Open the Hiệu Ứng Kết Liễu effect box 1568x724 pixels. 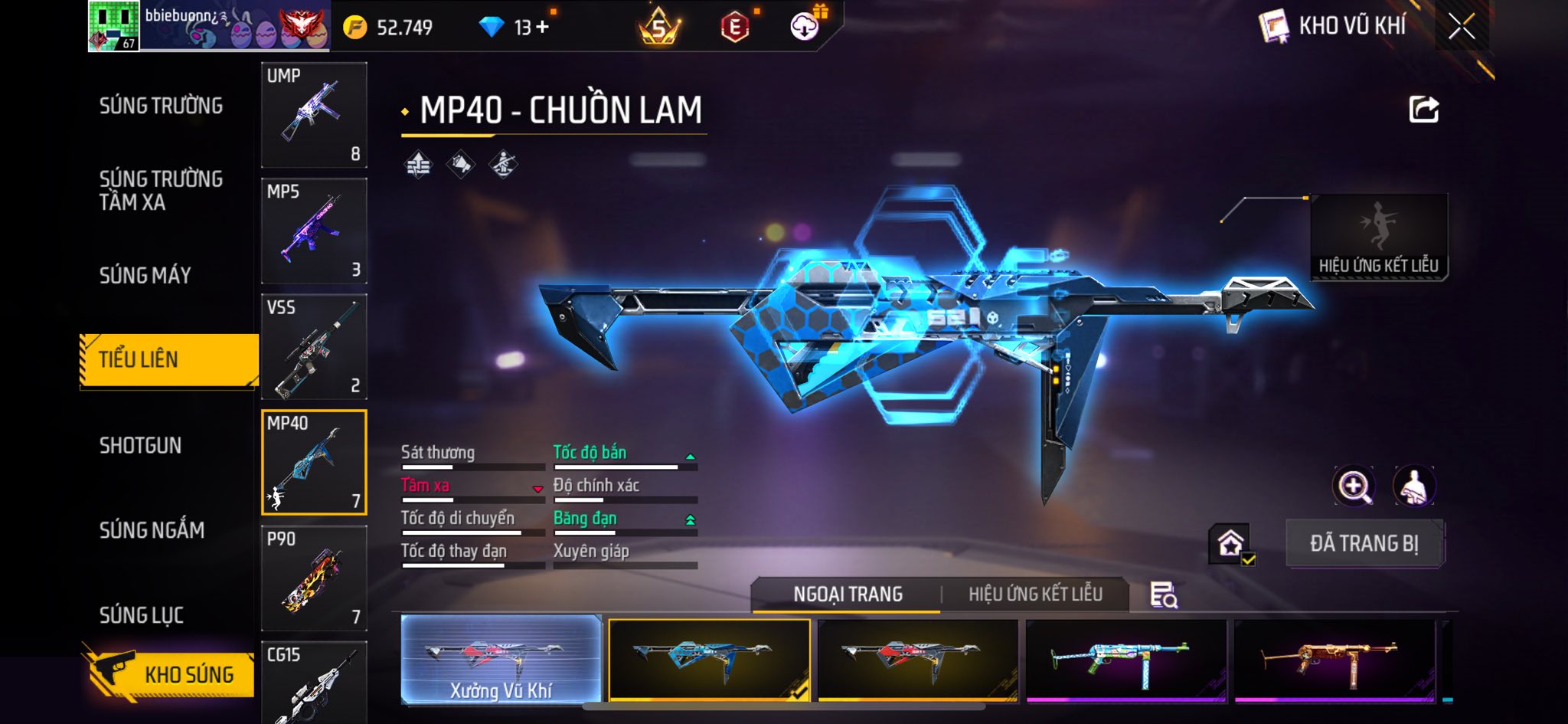(1378, 238)
